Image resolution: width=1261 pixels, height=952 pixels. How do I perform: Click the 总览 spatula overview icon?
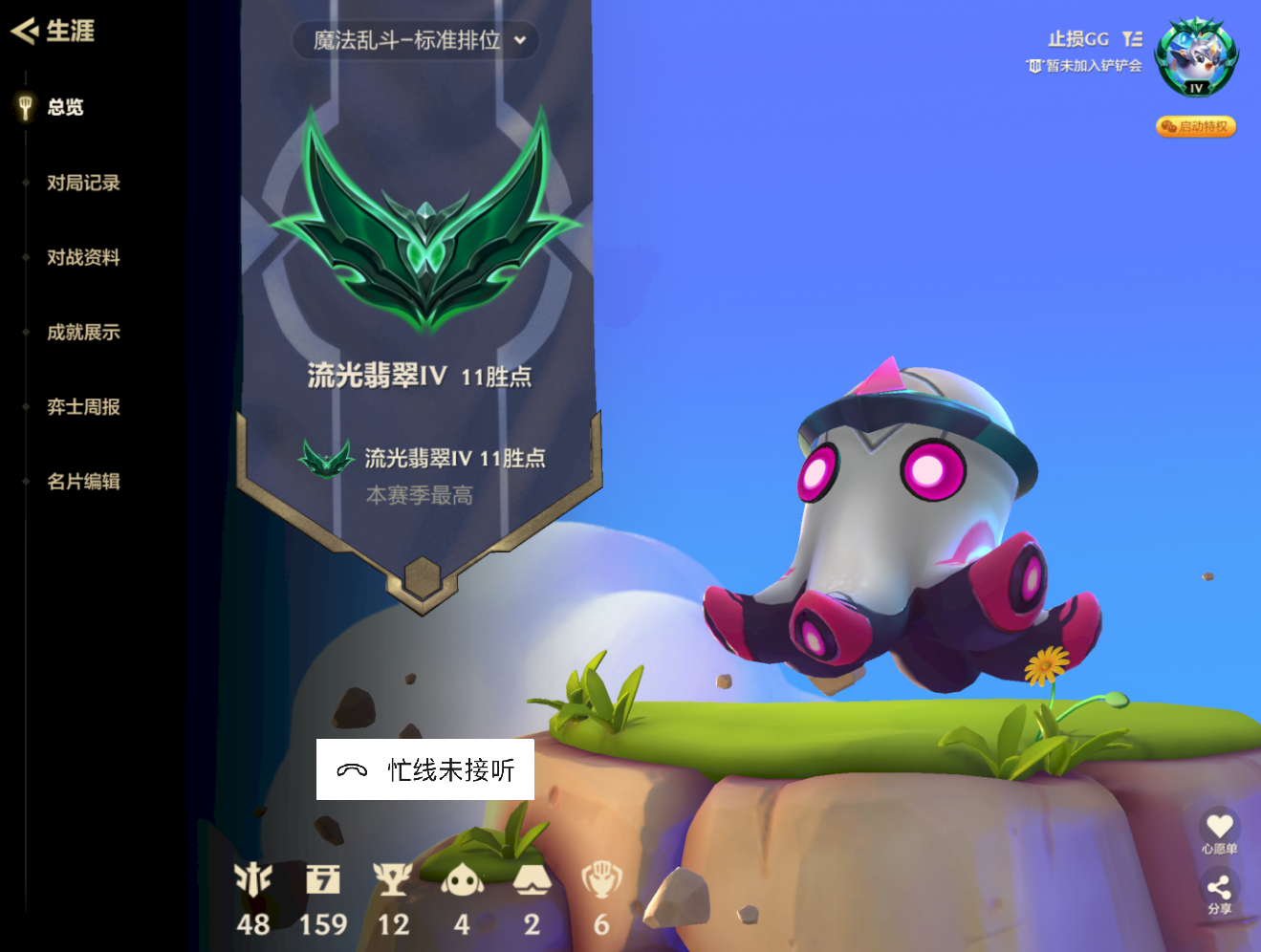pos(23,107)
